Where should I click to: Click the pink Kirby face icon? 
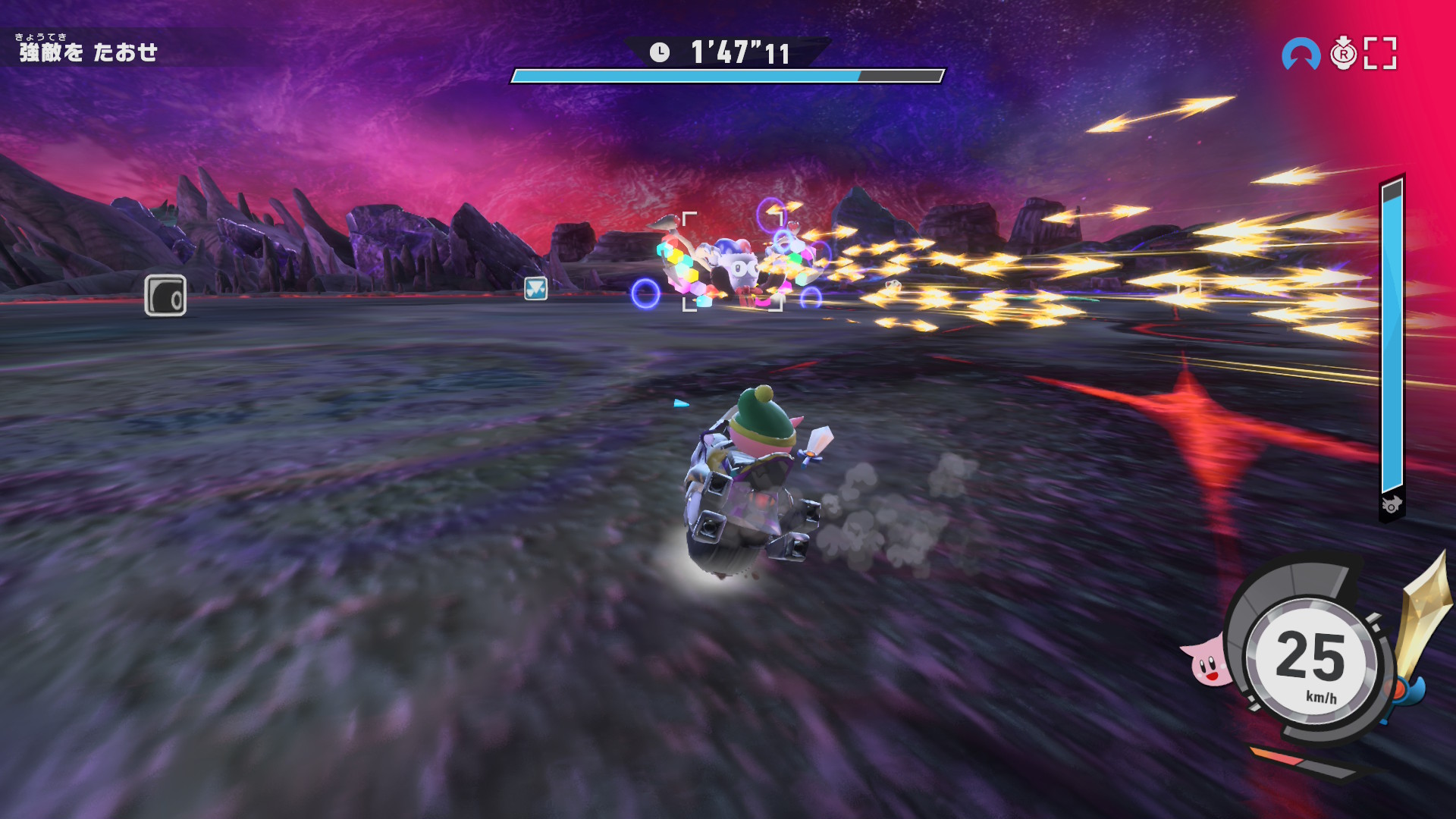(x=1207, y=661)
